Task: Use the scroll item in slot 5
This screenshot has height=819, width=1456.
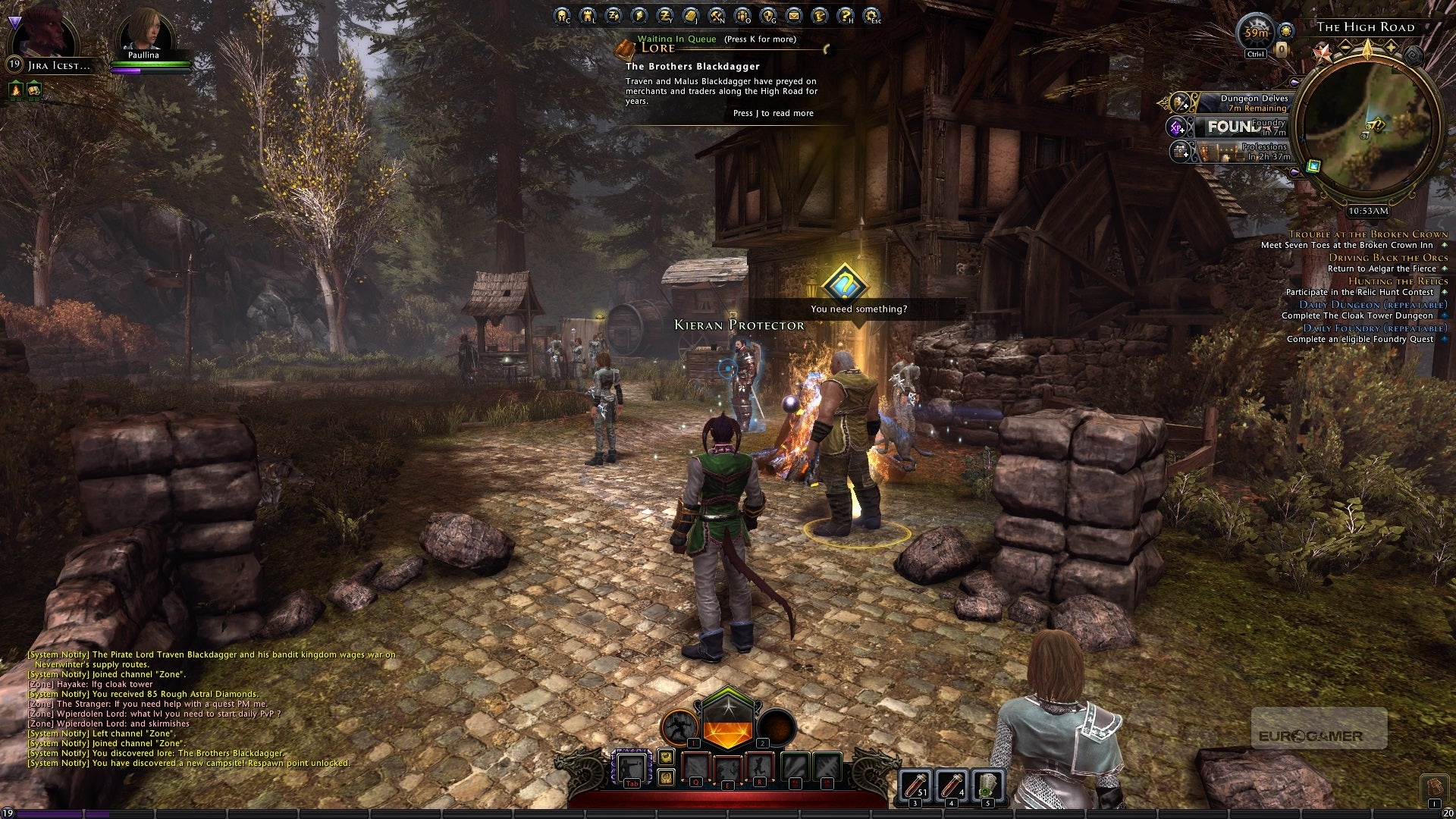Action: click(987, 784)
